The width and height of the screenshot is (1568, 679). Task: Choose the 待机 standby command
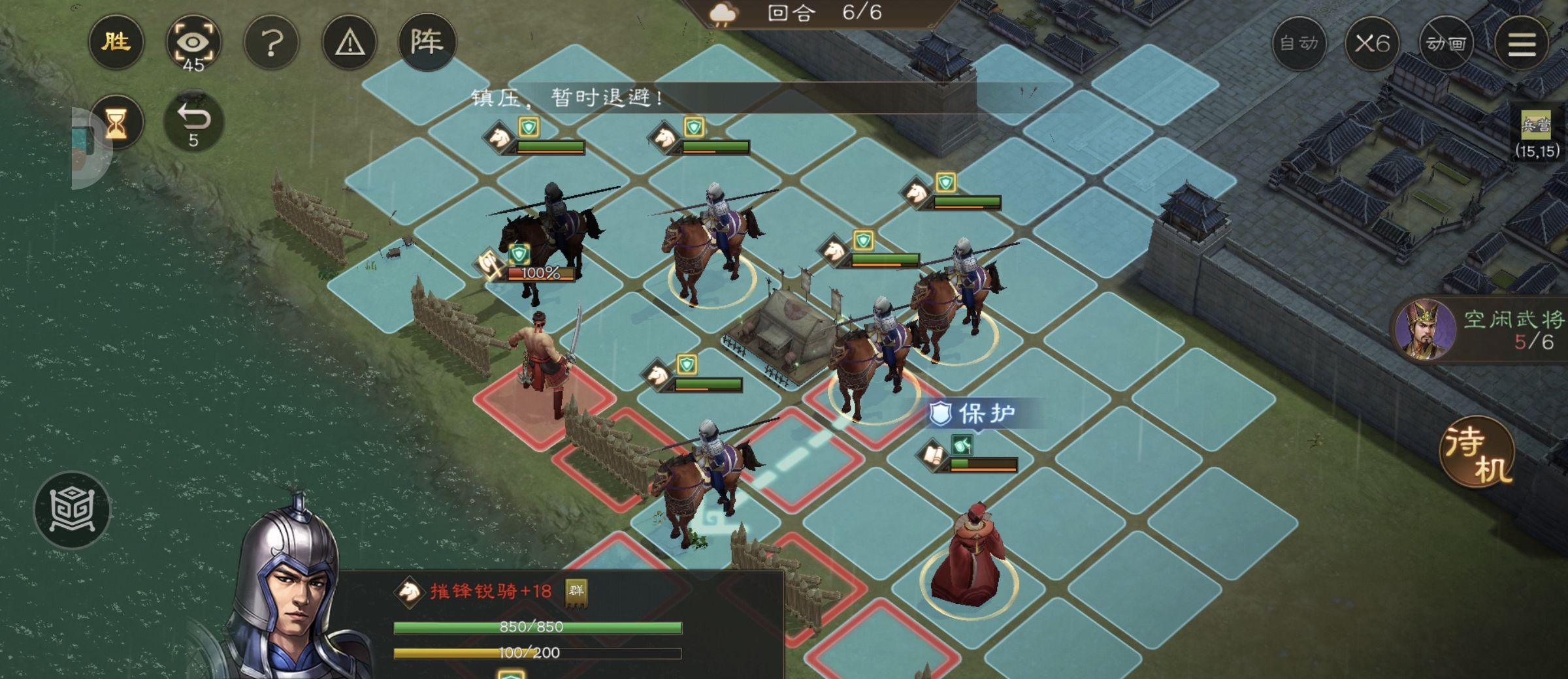1478,452
